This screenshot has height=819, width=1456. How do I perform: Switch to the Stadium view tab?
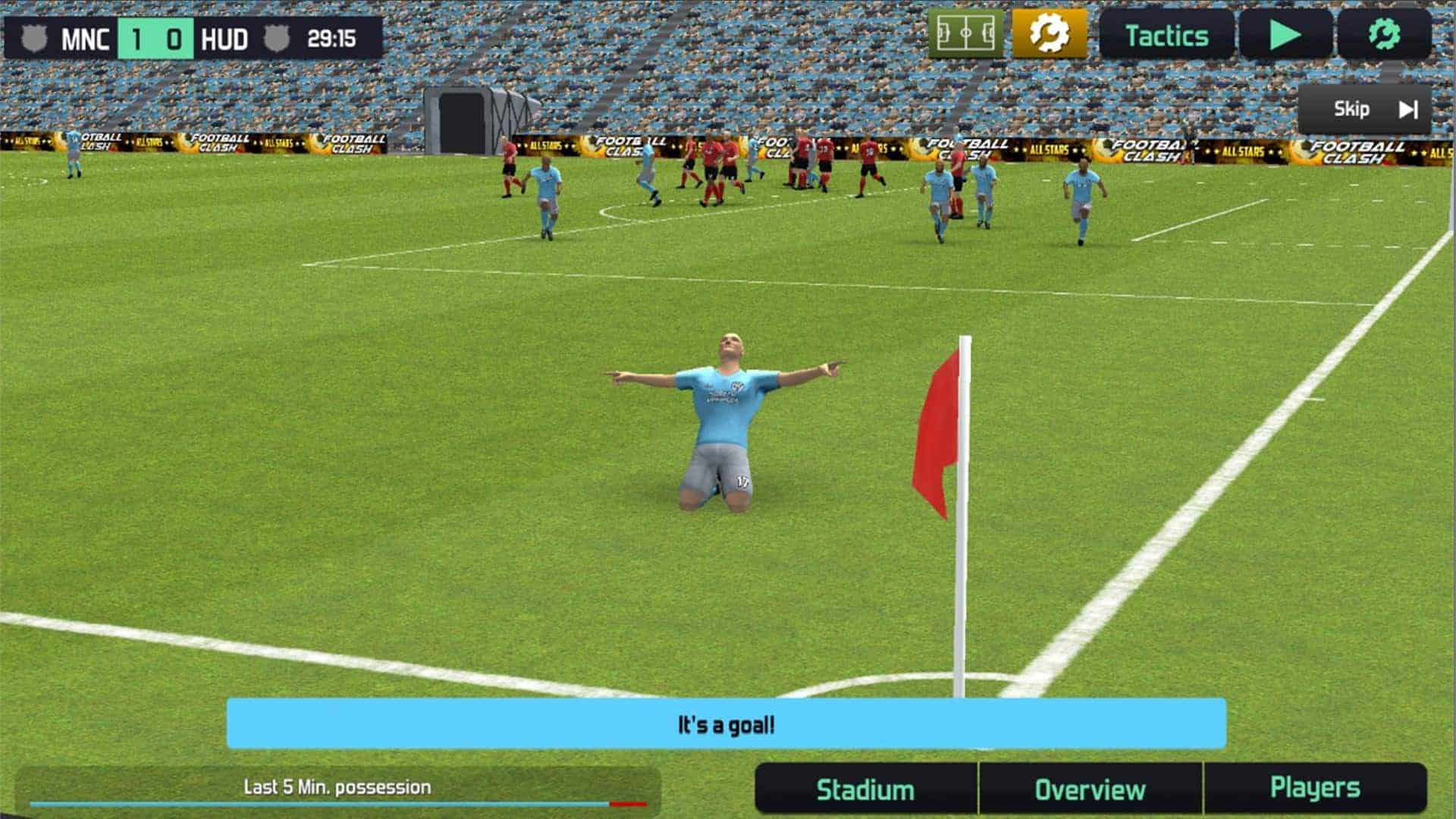[x=865, y=789]
